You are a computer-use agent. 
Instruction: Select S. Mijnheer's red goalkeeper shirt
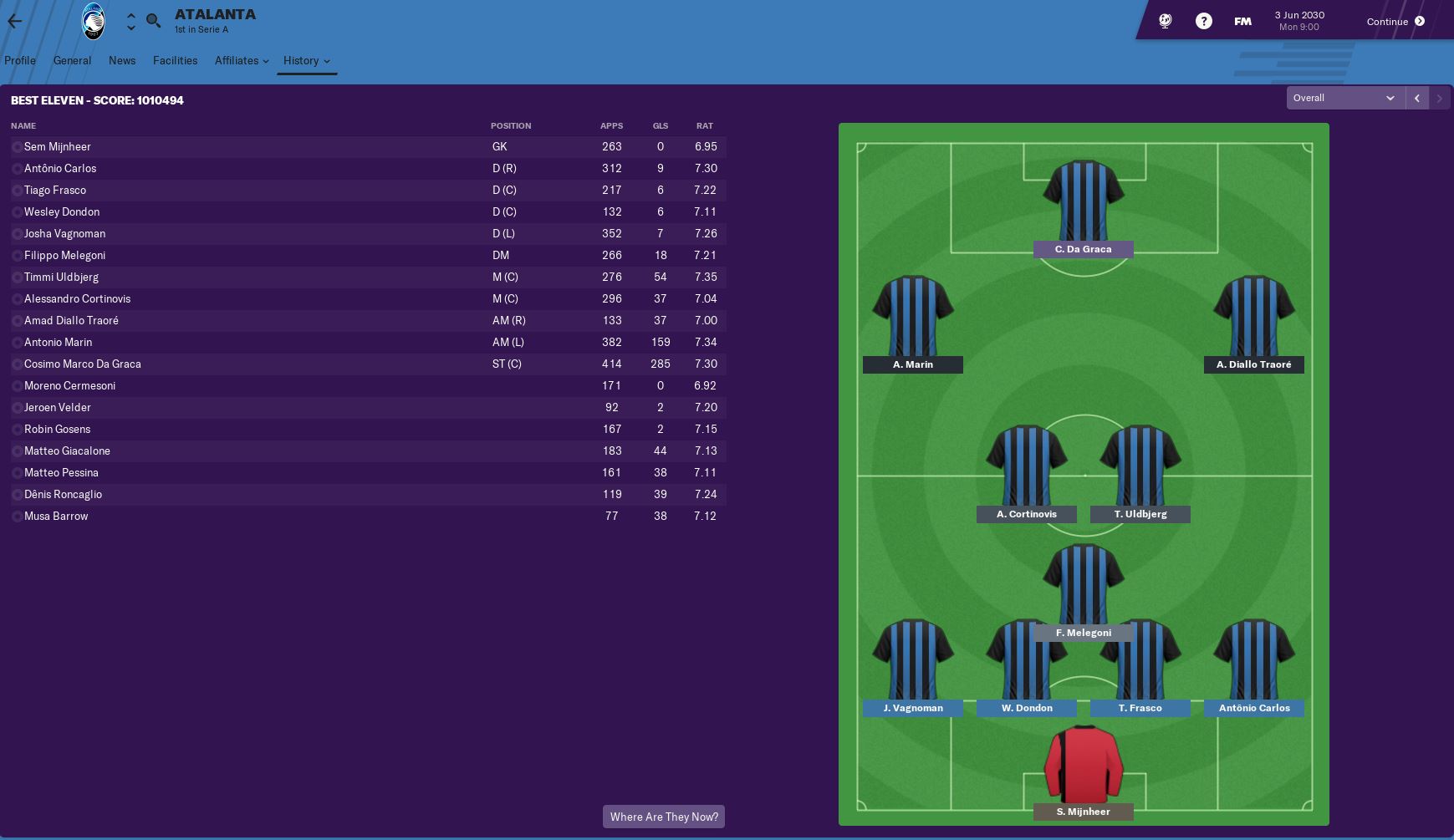tap(1084, 765)
